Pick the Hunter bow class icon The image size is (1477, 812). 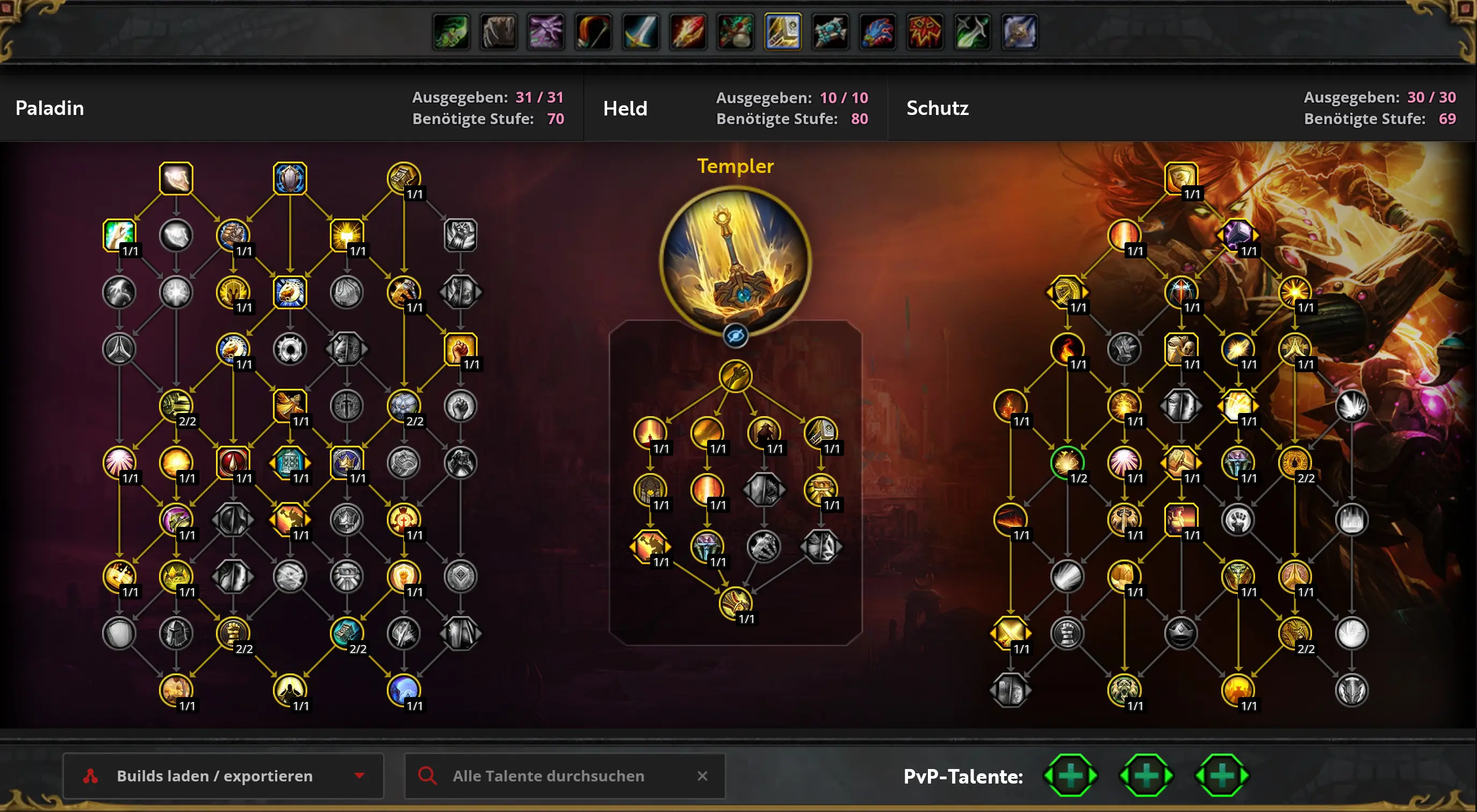pos(594,32)
